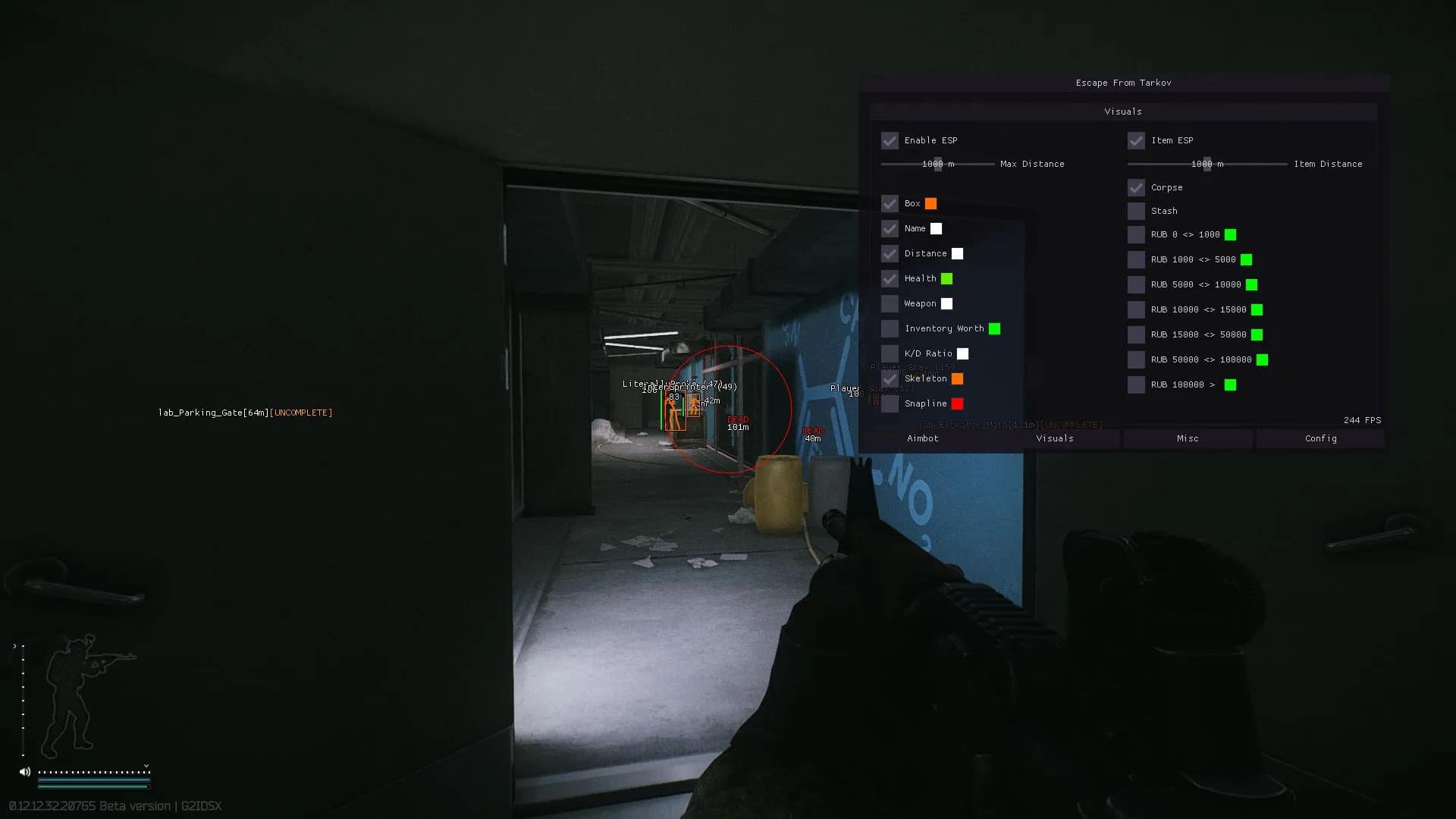The image size is (1456, 819).
Task: Check the RUB 0 <> 1000 filter
Action: (x=1136, y=235)
